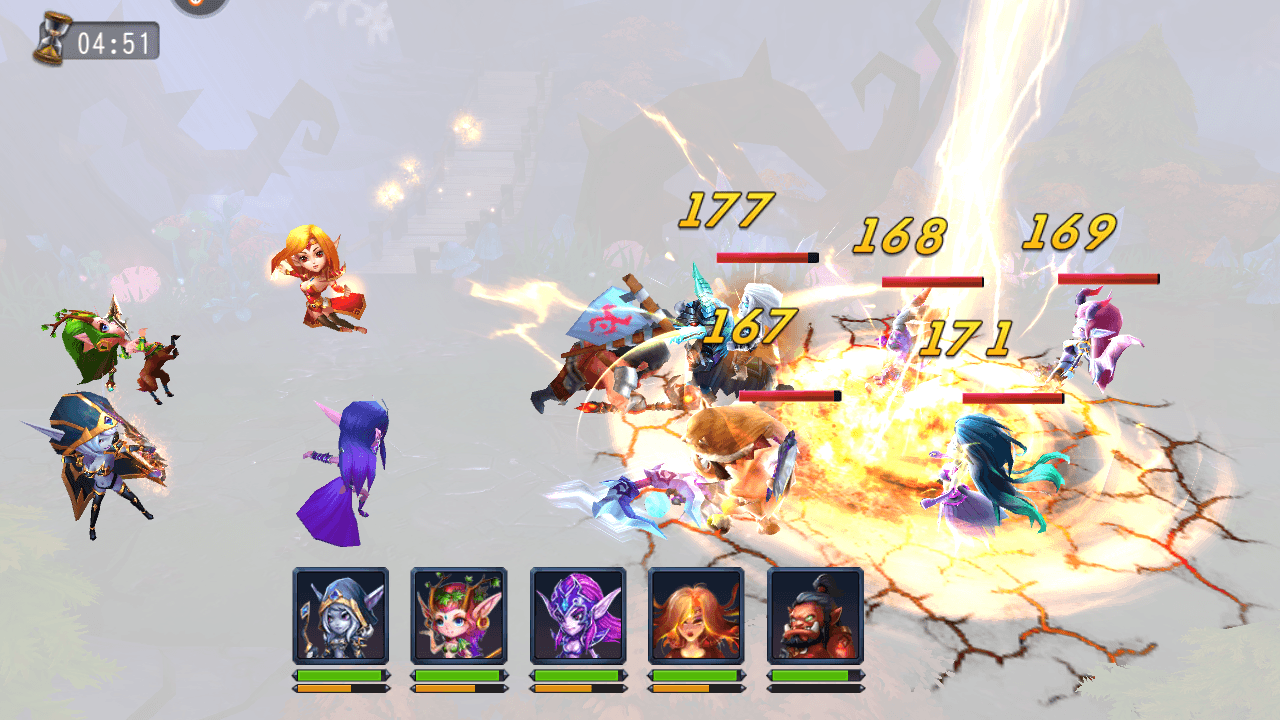Choose the purple-haired night elf portrait

click(578, 615)
